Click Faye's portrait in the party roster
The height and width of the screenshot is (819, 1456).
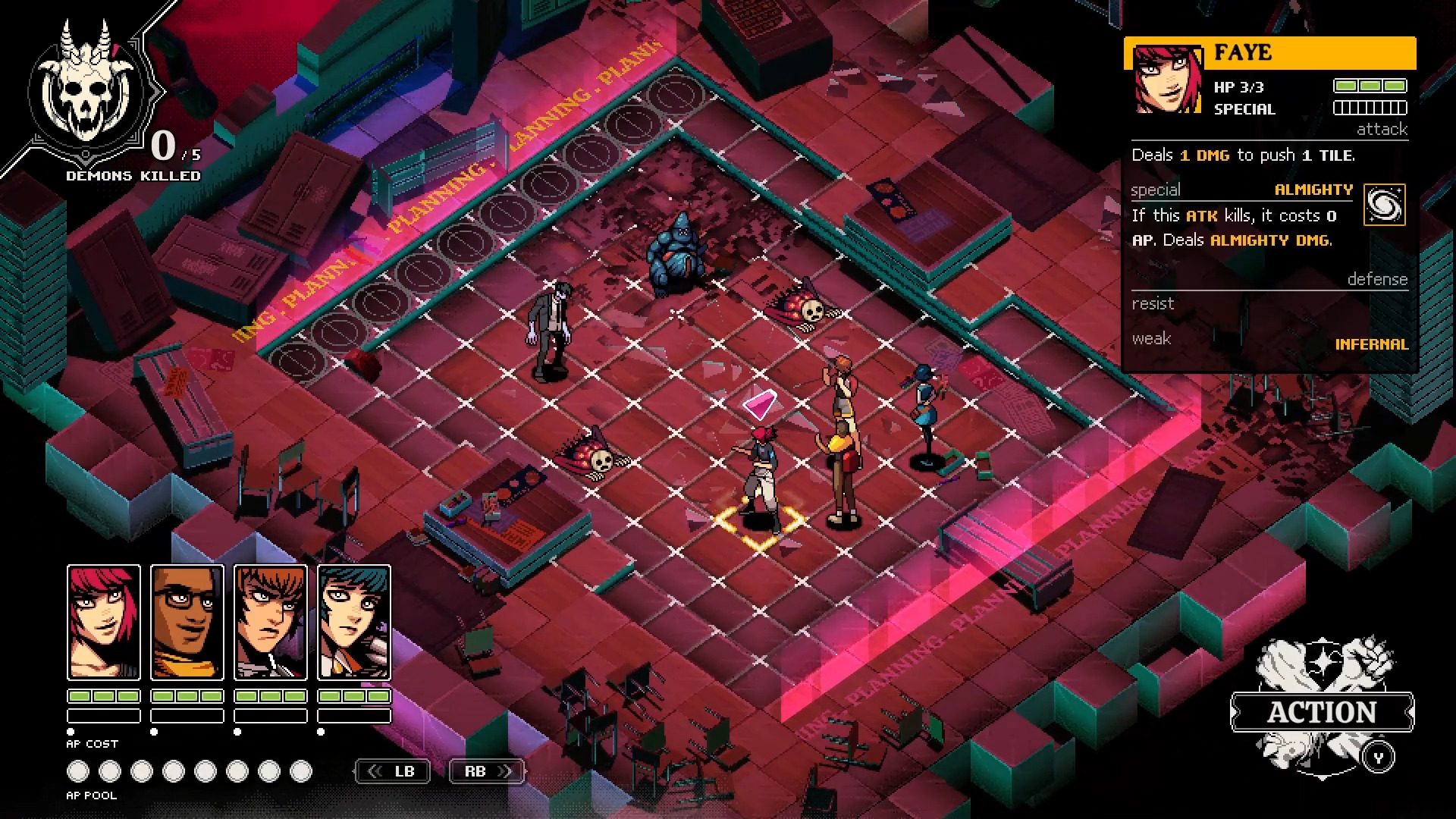104,623
